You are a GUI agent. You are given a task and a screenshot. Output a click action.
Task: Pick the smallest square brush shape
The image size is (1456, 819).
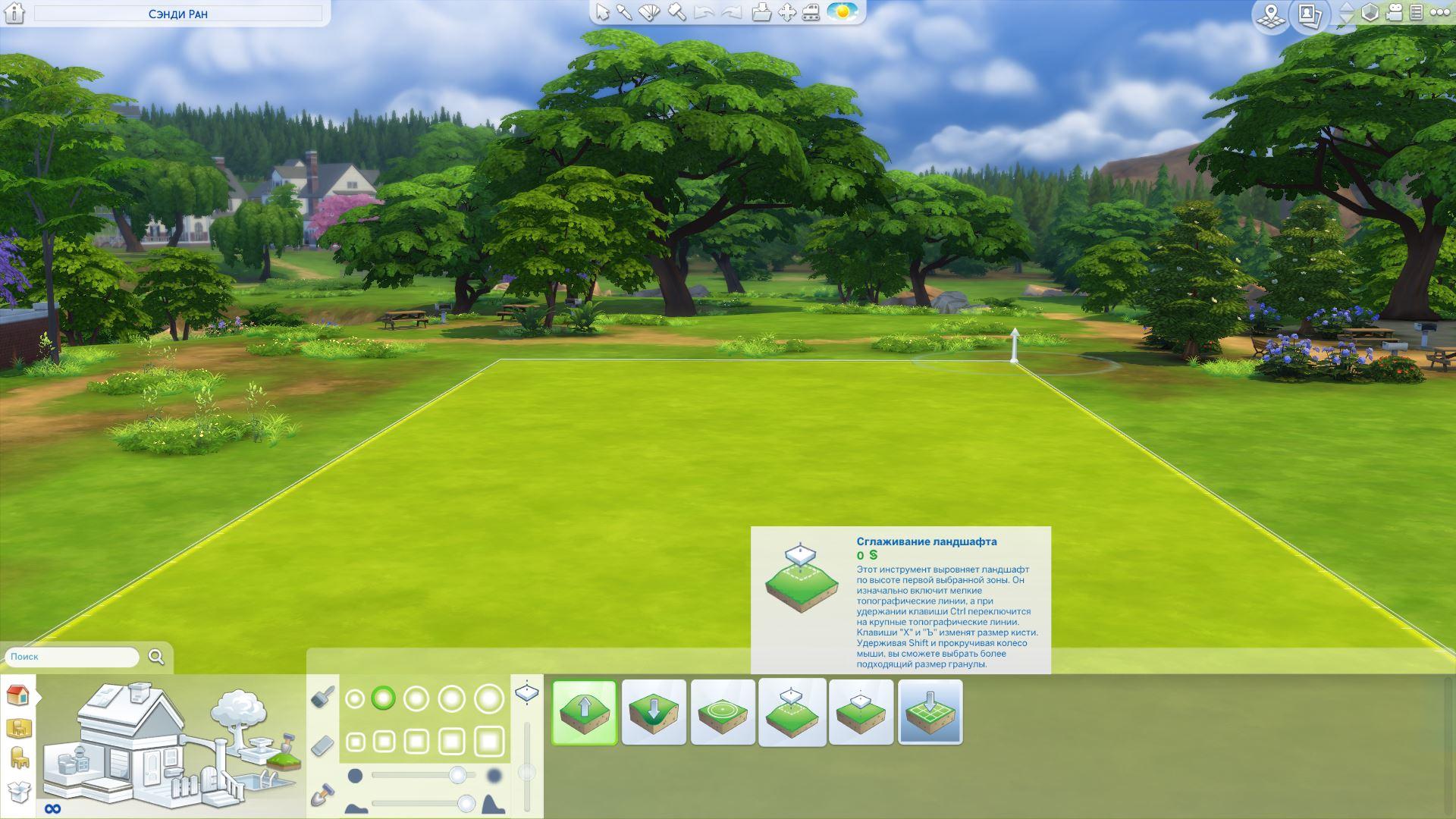point(355,741)
